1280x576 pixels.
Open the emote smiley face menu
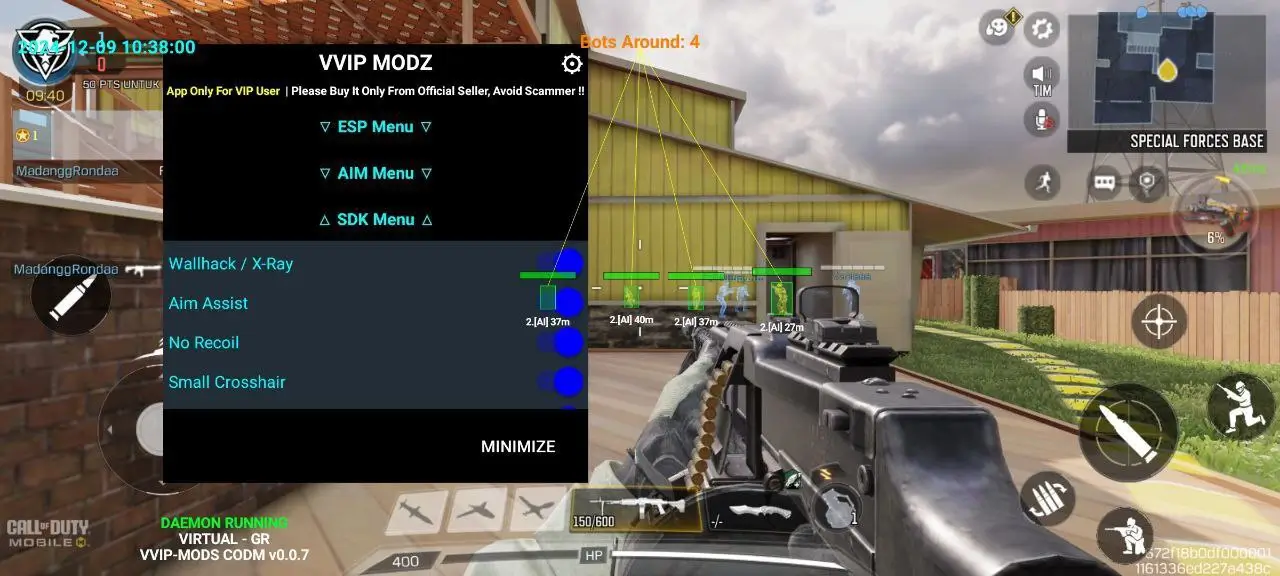[x=997, y=28]
